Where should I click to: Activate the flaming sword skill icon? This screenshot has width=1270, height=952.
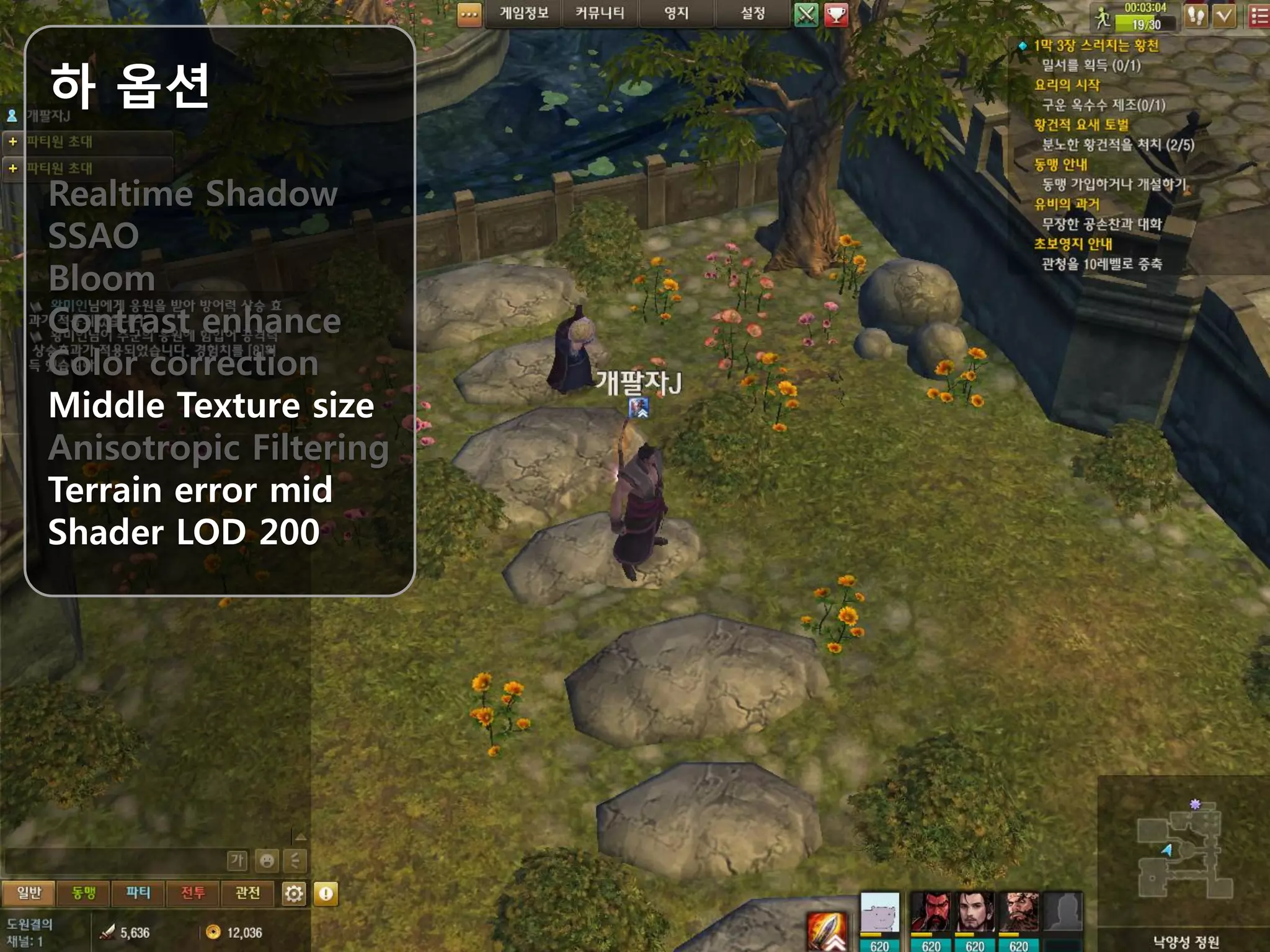point(827,931)
